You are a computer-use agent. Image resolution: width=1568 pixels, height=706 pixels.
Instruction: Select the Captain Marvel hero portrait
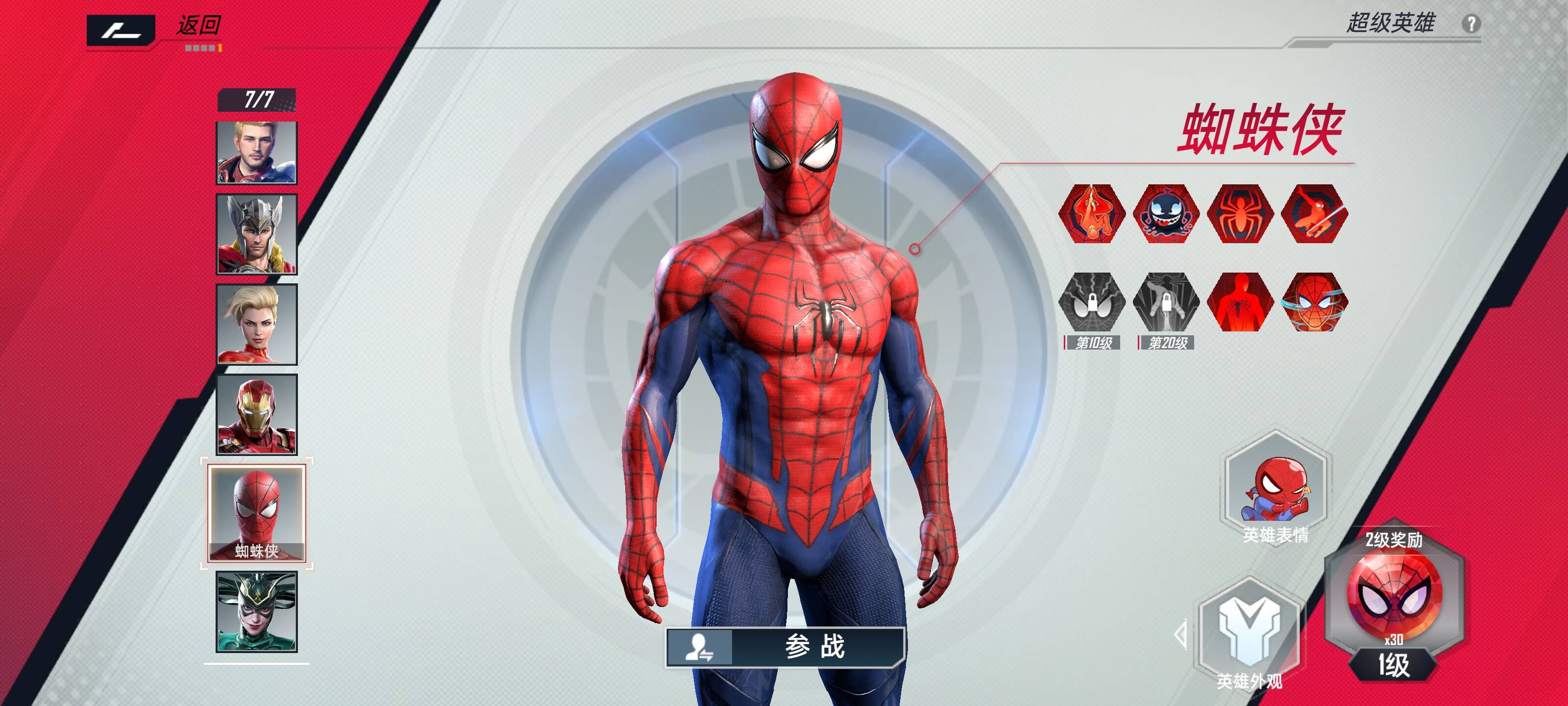257,324
